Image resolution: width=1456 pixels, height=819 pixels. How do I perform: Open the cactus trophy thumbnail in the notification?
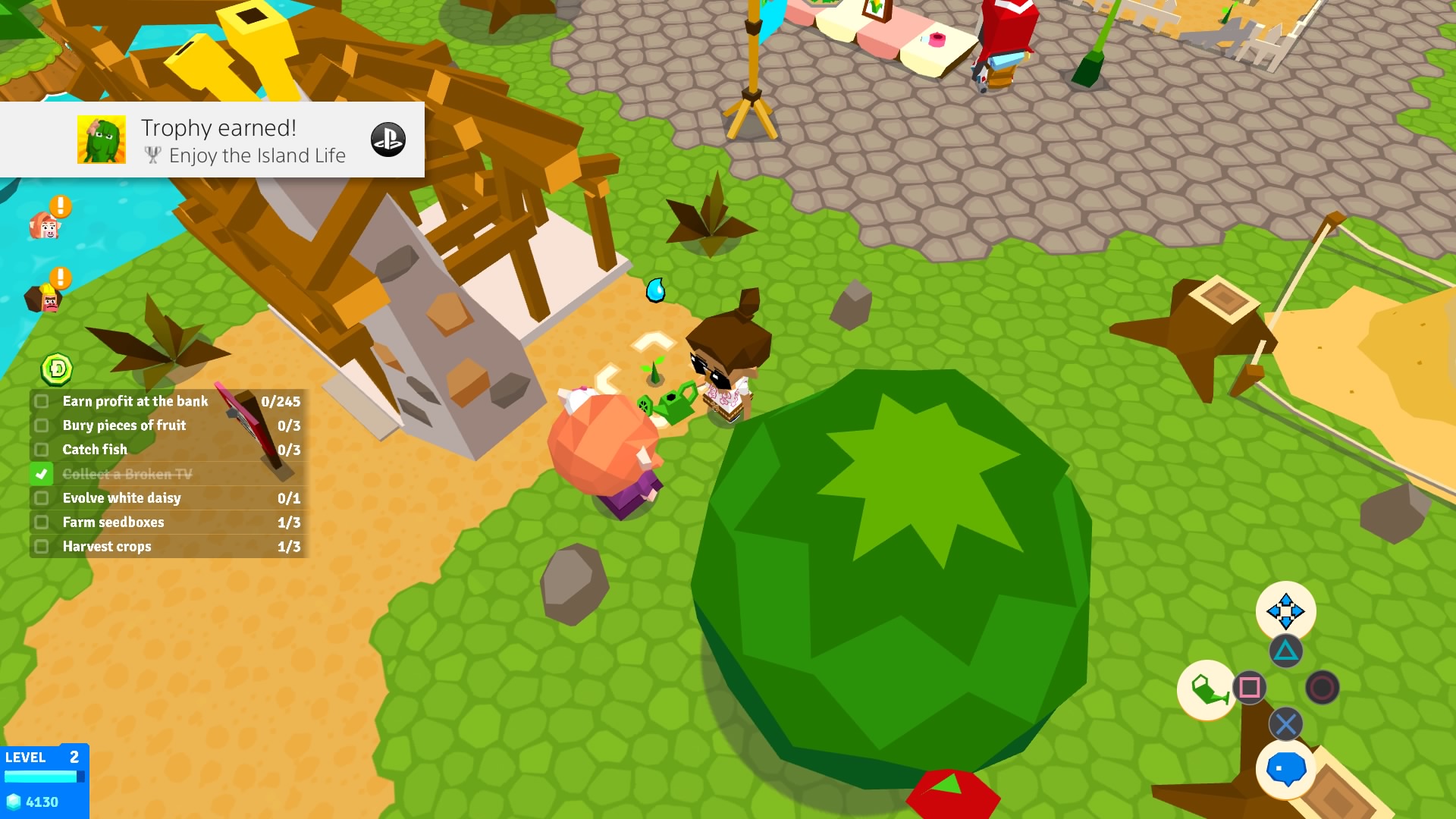(x=102, y=140)
